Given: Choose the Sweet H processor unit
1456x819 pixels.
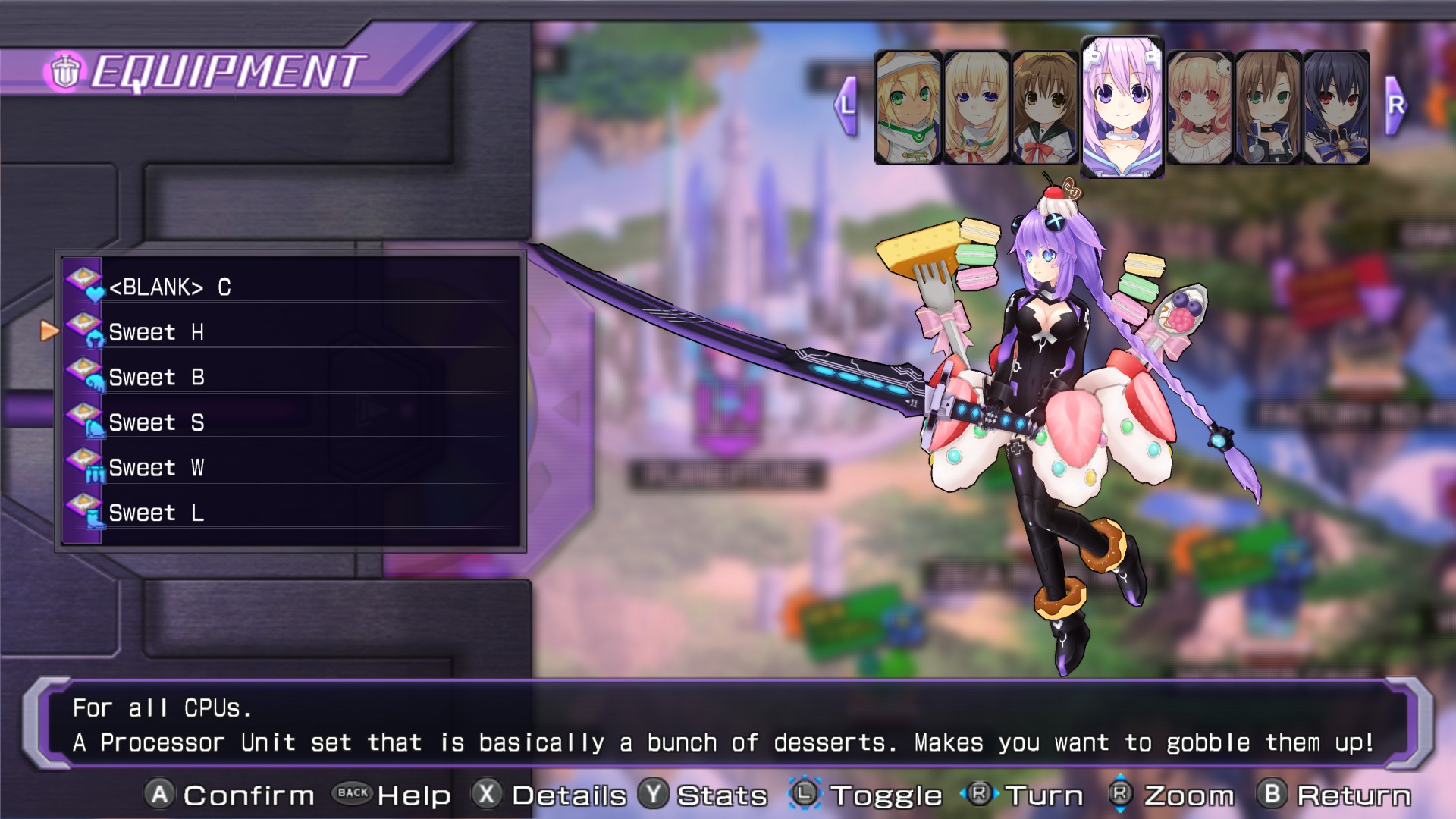Looking at the screenshot, I should [x=291, y=332].
